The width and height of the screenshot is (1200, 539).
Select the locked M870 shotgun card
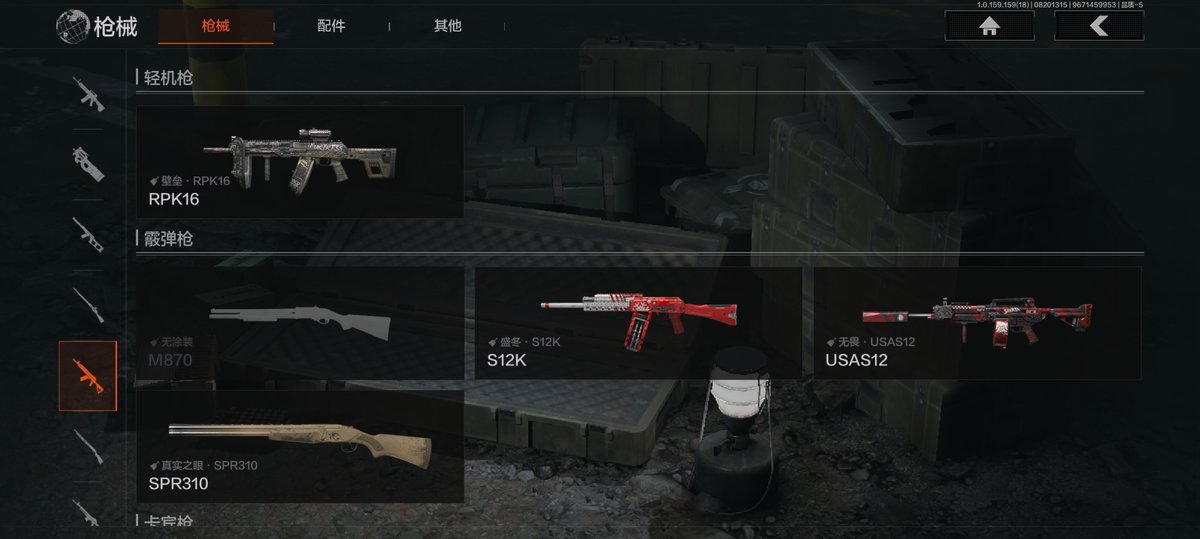pos(300,323)
